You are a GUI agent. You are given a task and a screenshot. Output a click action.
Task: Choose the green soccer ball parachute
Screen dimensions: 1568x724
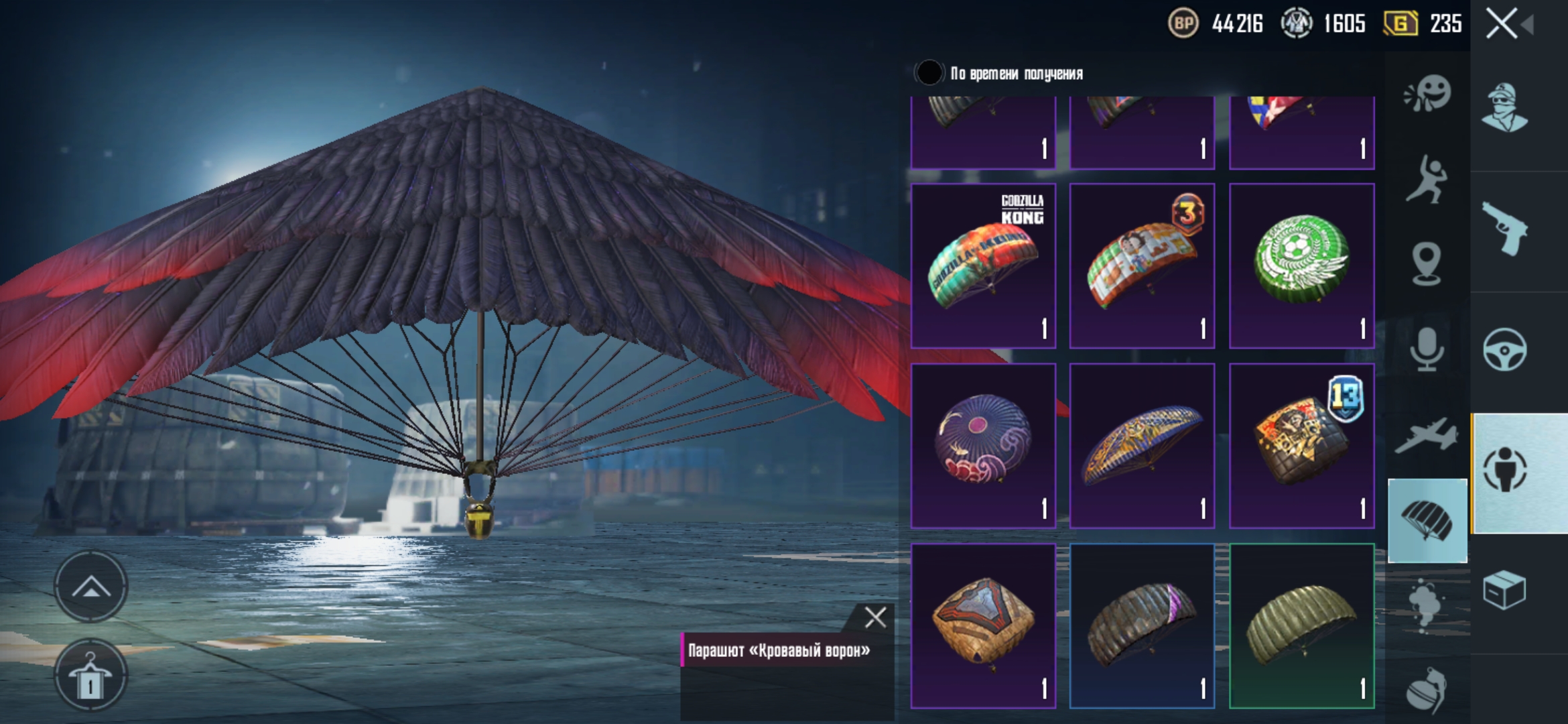coord(1301,266)
